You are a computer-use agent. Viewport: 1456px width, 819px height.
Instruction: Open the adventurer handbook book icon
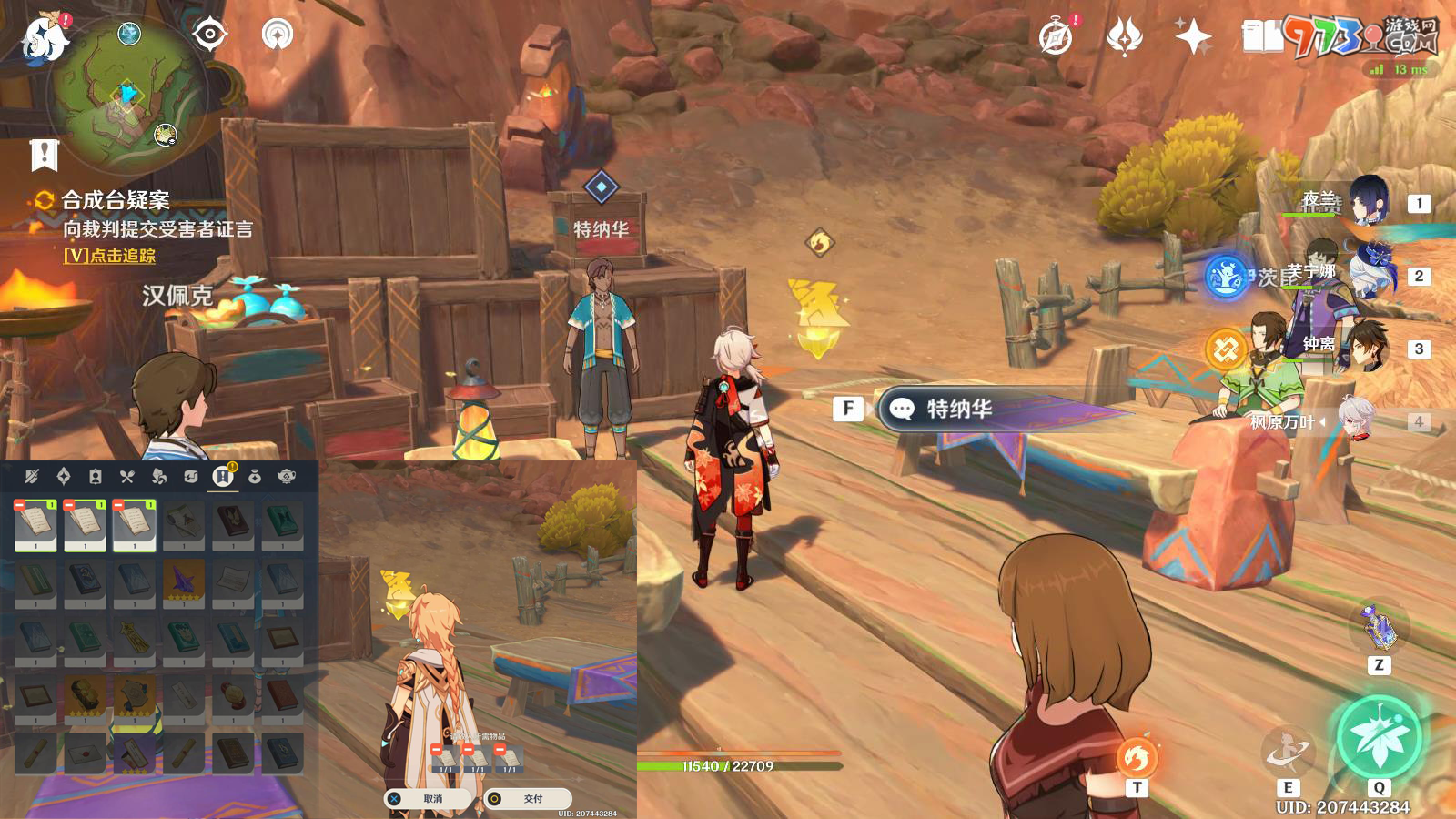(x=1262, y=37)
